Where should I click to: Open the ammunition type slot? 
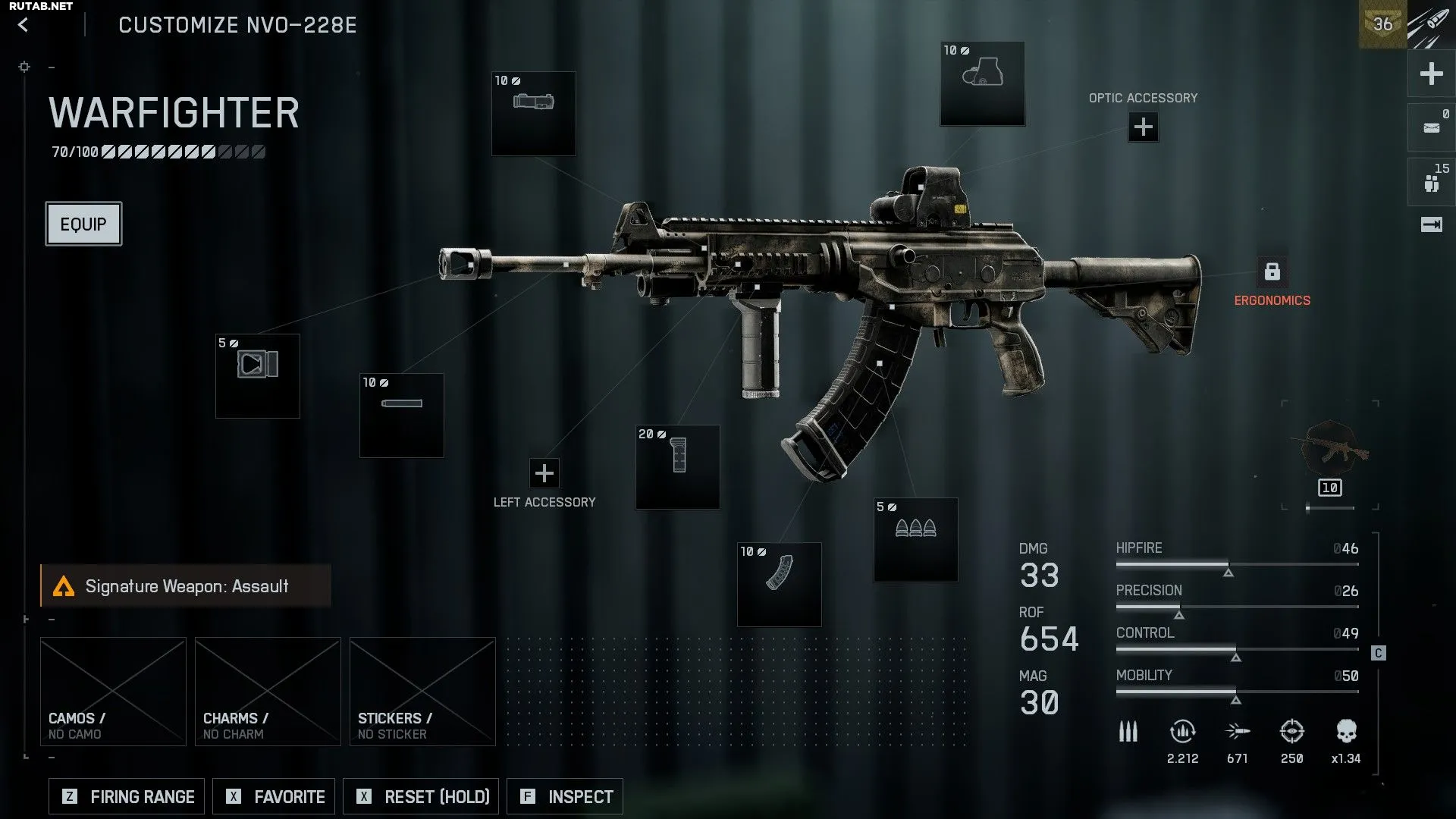(916, 540)
